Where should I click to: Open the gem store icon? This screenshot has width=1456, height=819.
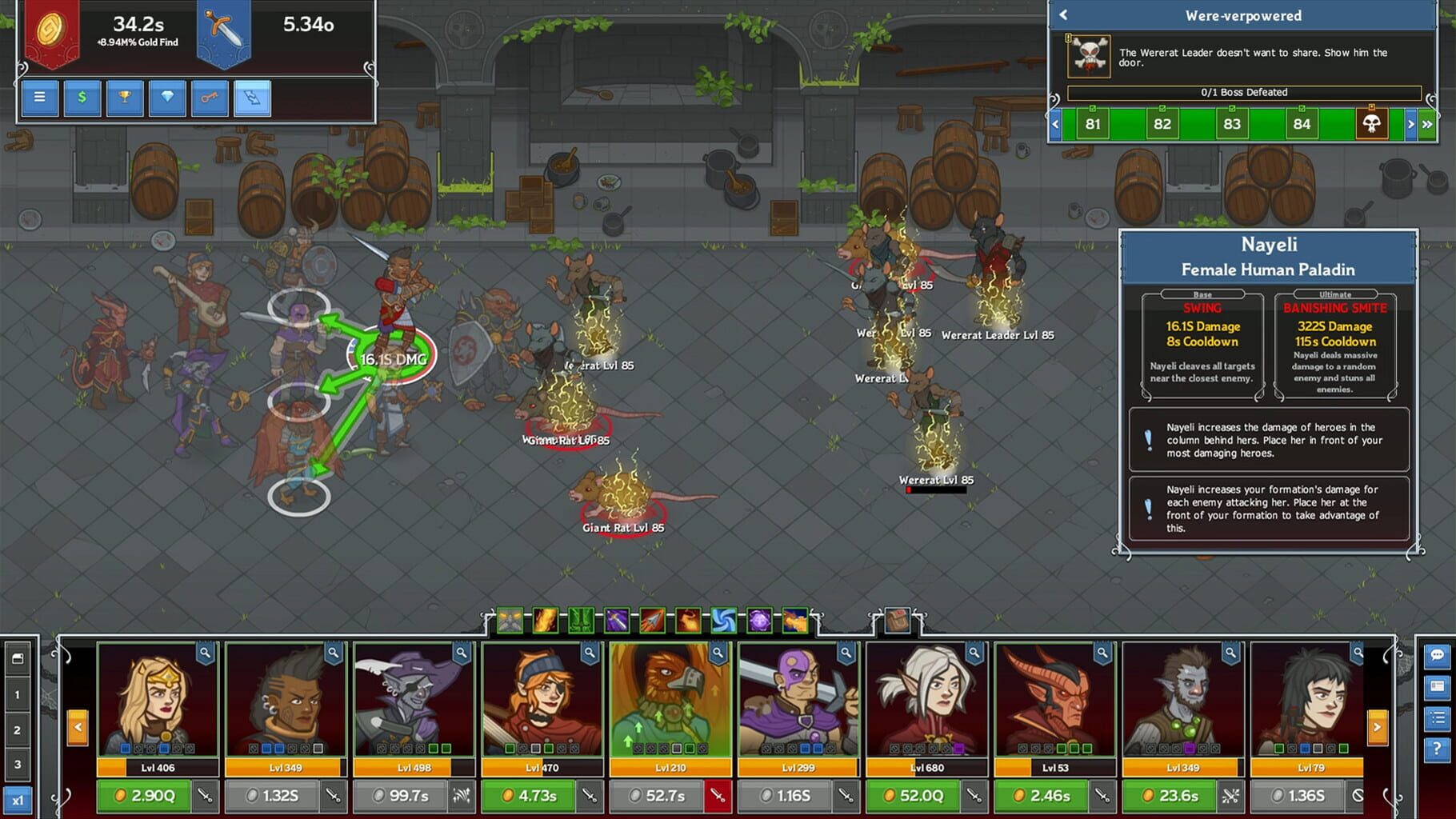[x=167, y=98]
